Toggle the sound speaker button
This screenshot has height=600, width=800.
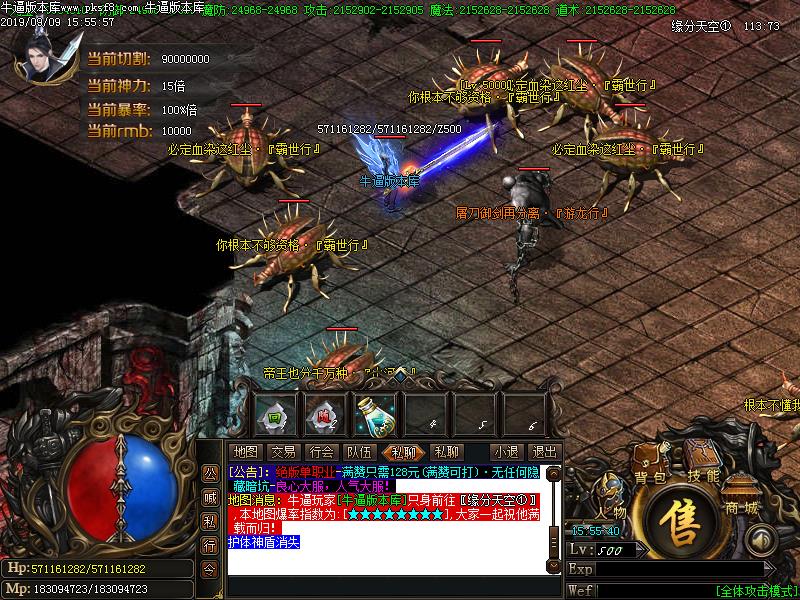coord(762,541)
